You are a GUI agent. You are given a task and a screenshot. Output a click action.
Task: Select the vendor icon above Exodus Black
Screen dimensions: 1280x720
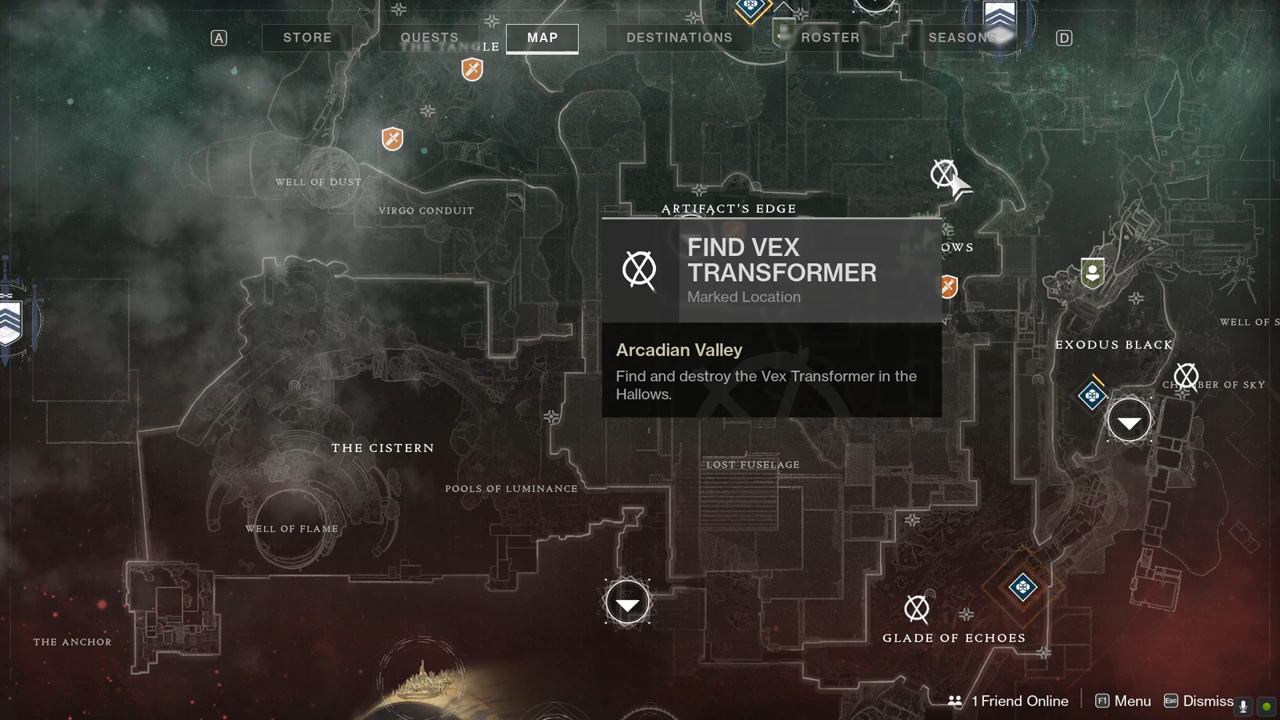(1092, 273)
